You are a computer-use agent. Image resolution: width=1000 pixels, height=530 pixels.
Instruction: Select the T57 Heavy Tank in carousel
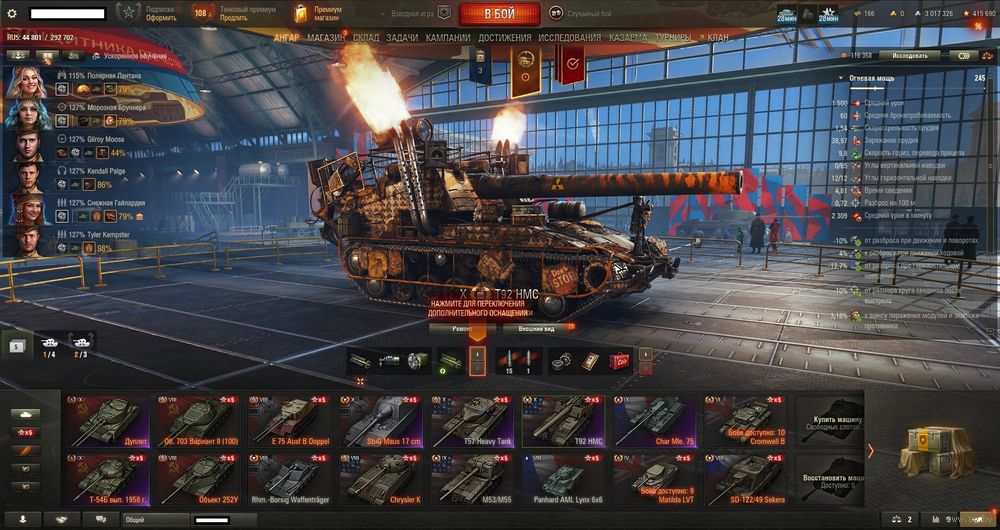[471, 420]
